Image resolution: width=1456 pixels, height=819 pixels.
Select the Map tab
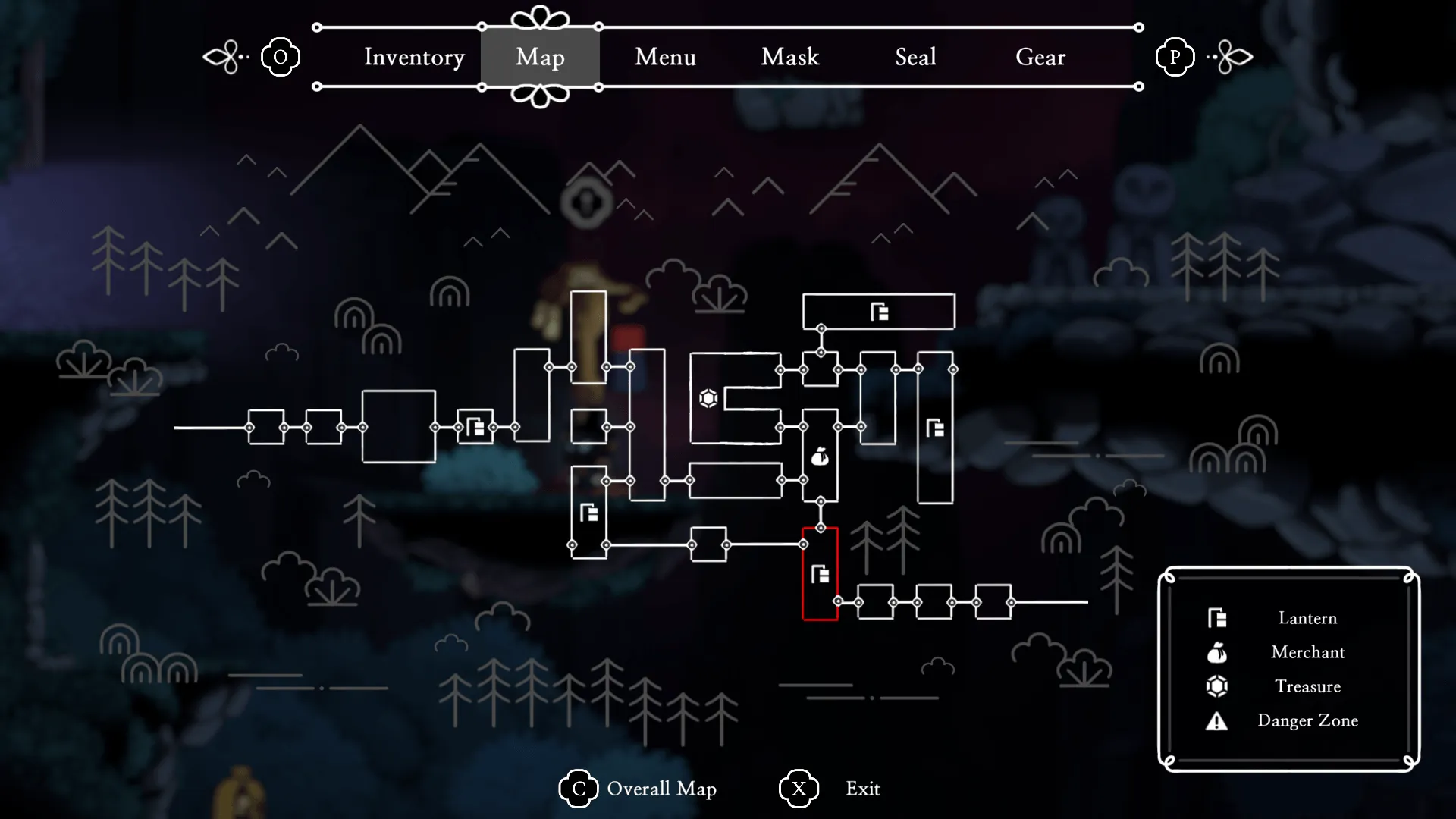coord(540,57)
